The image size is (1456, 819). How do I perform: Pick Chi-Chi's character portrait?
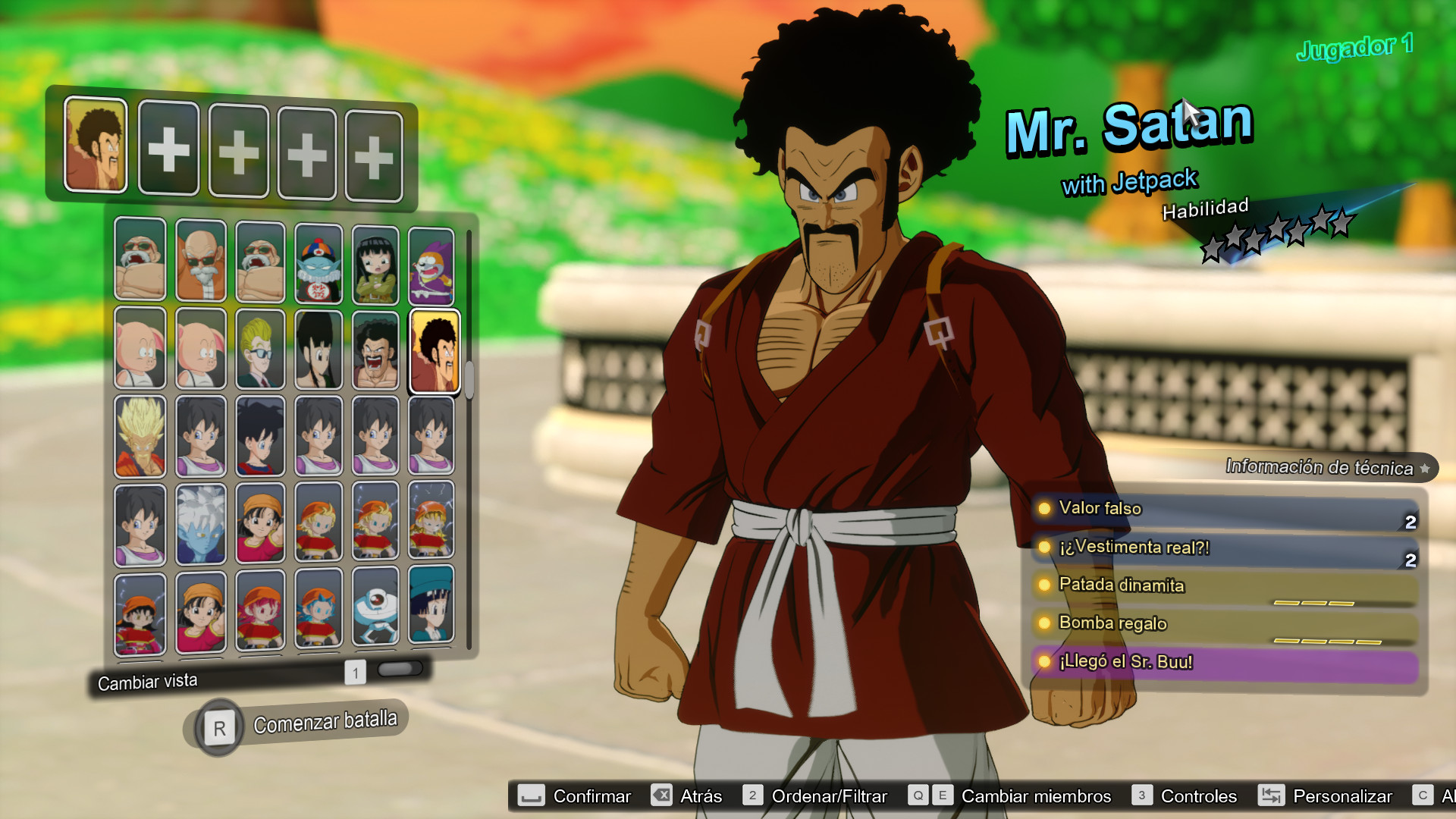(x=318, y=350)
